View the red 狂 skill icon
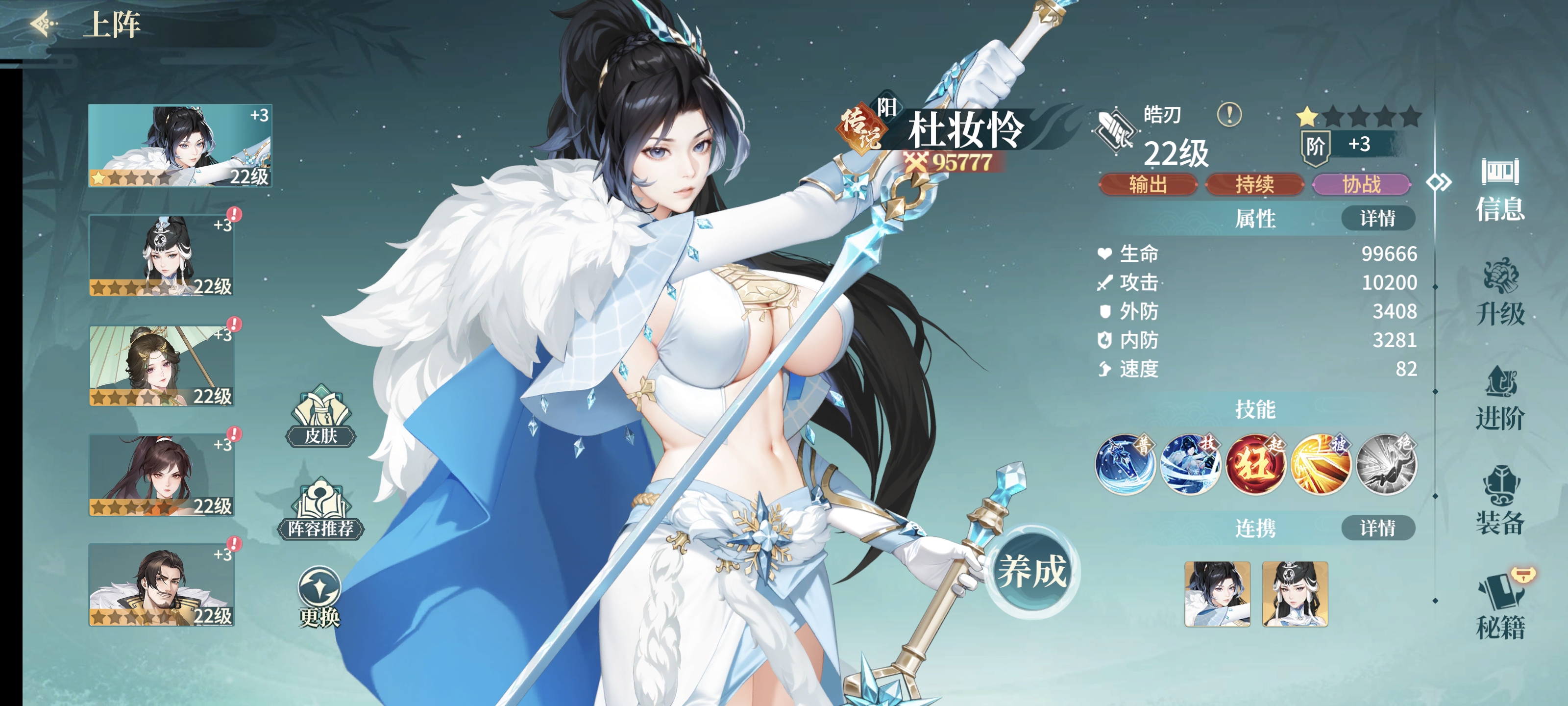The height and width of the screenshot is (706, 1568). pyautogui.click(x=1256, y=464)
